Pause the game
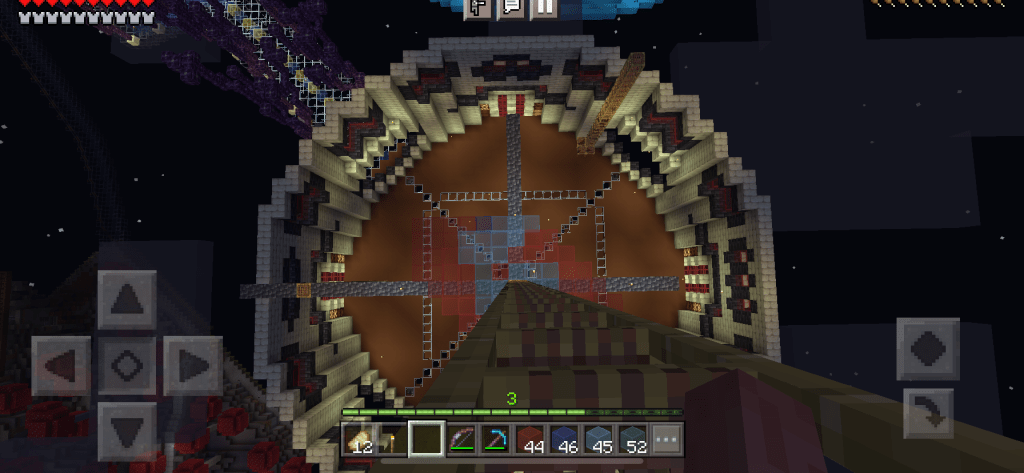Image resolution: width=1024 pixels, height=473 pixels. (543, 7)
